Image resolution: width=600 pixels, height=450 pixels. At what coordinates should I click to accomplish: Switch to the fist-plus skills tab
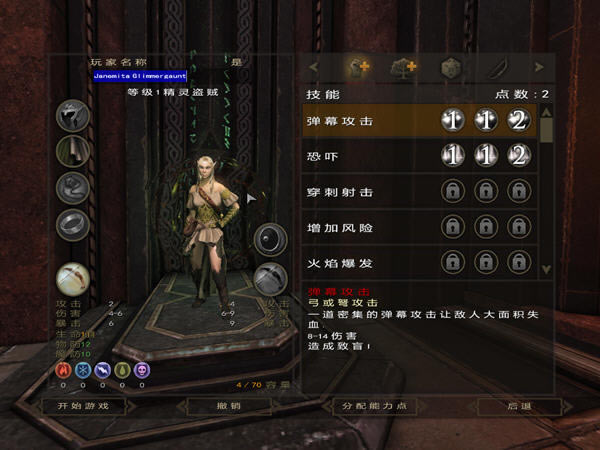pyautogui.click(x=359, y=68)
